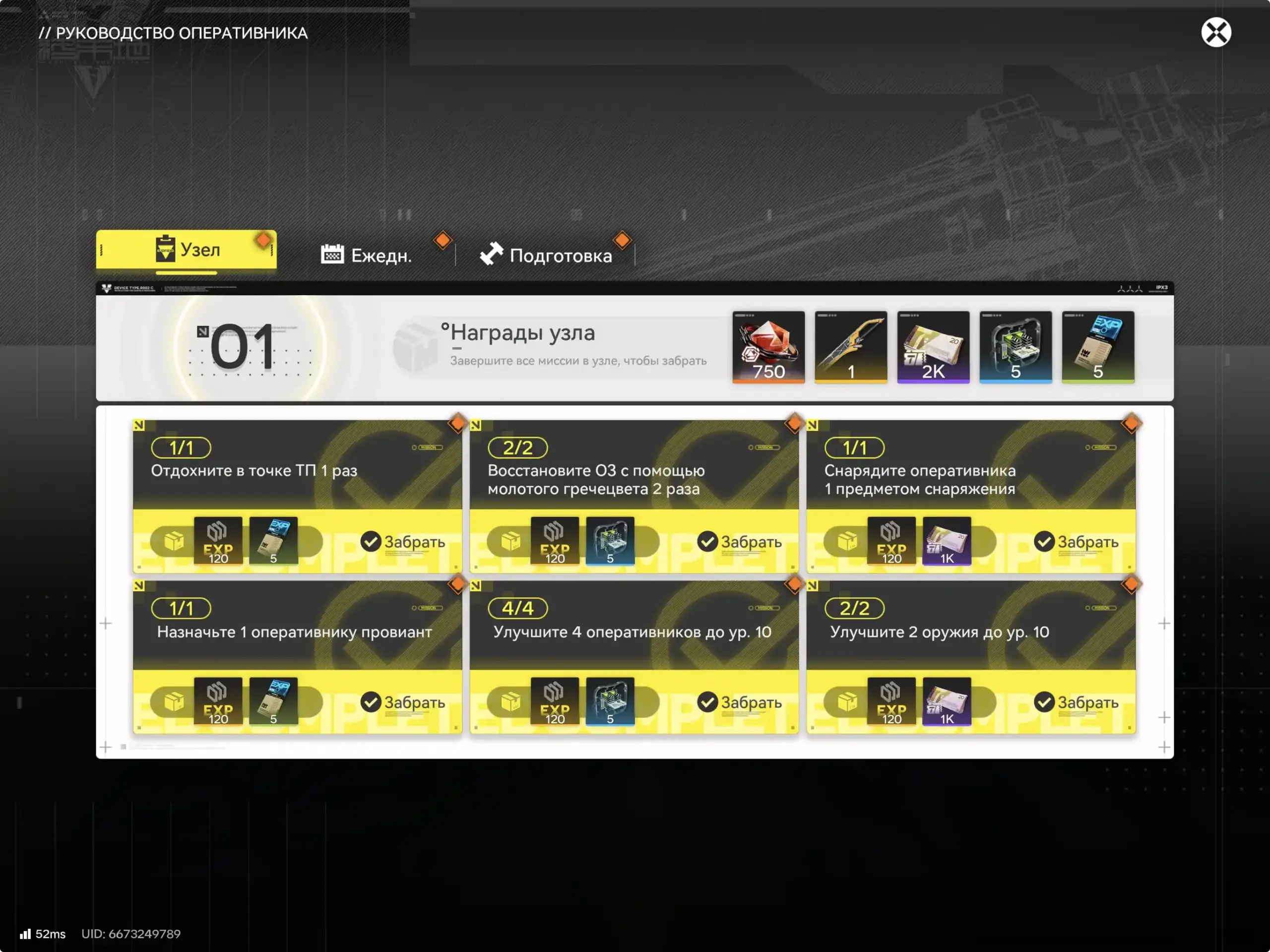View EXP record reward in провиант mission
The image size is (1270, 952).
coord(273,701)
